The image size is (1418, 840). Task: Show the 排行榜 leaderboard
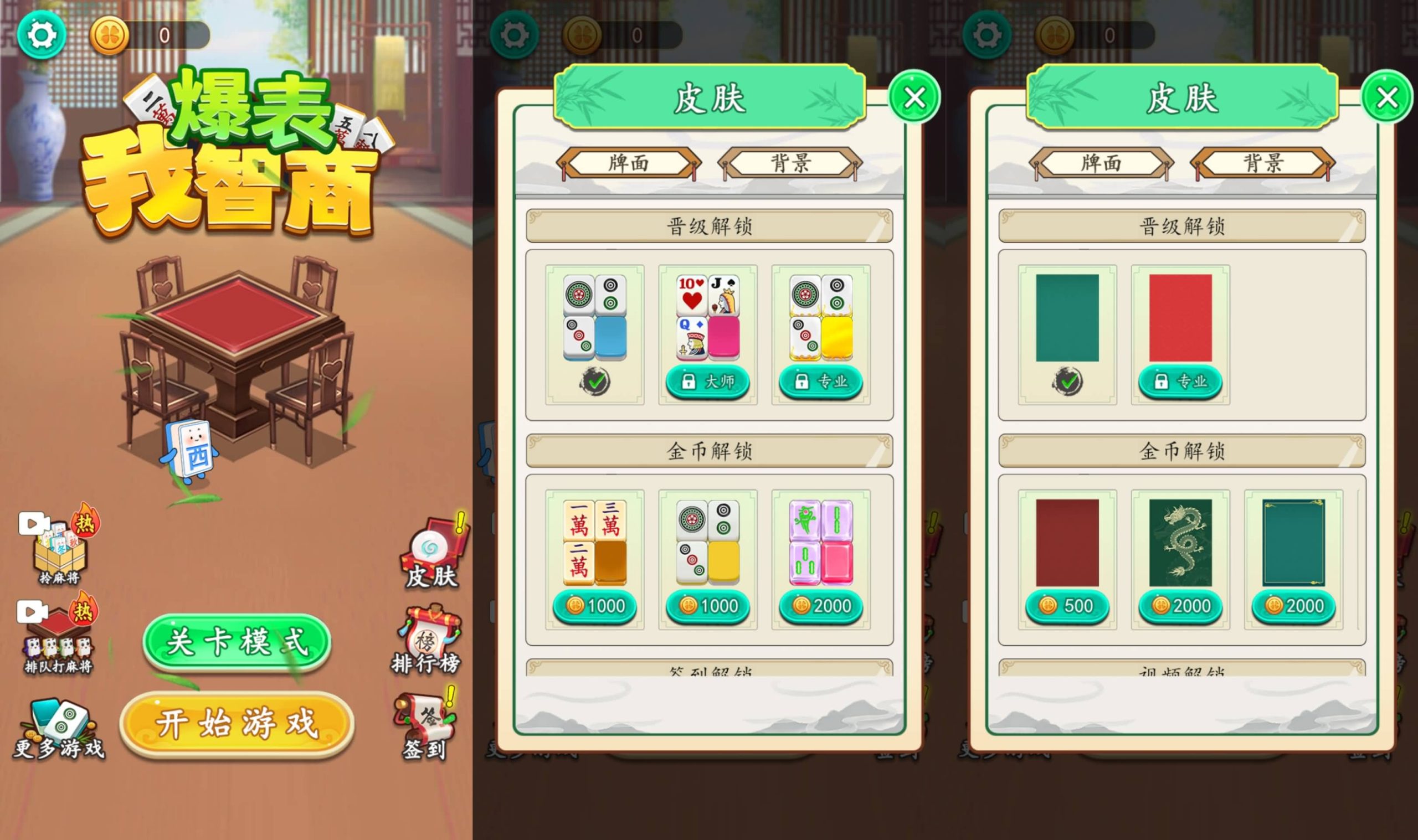point(427,640)
